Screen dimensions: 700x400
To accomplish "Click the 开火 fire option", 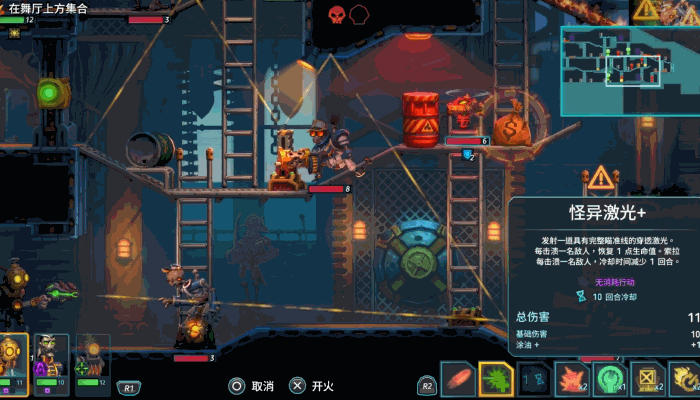I will click(311, 386).
